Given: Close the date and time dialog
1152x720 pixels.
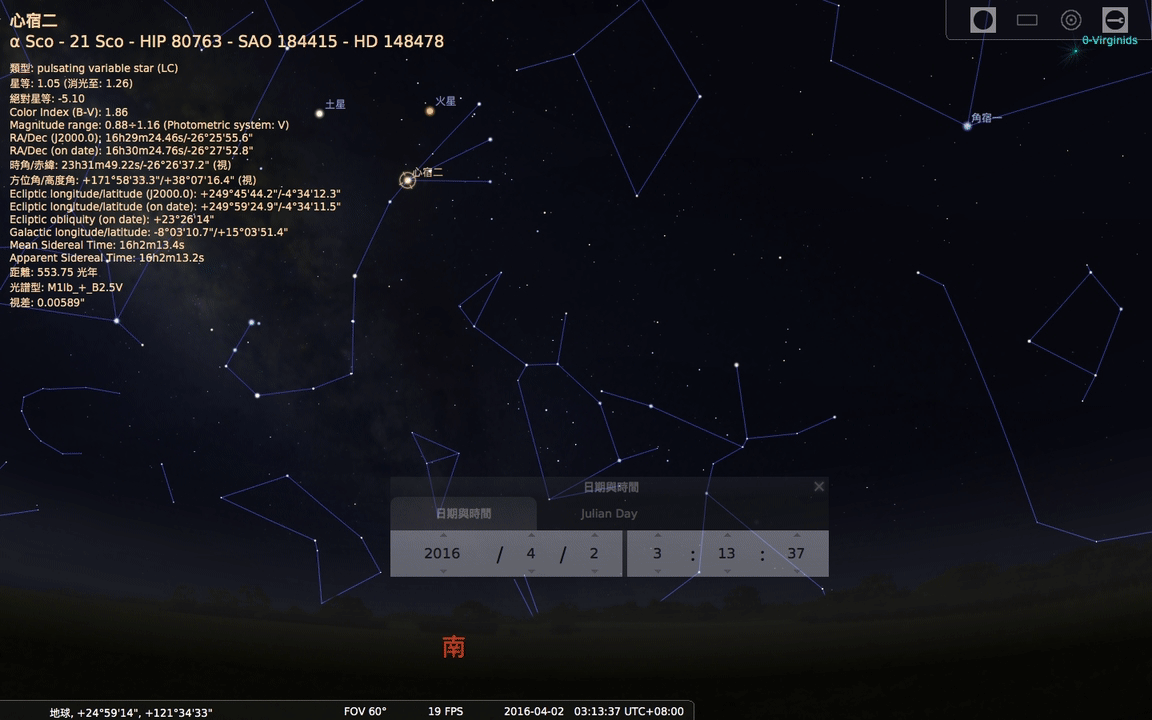Looking at the screenshot, I should 819,487.
